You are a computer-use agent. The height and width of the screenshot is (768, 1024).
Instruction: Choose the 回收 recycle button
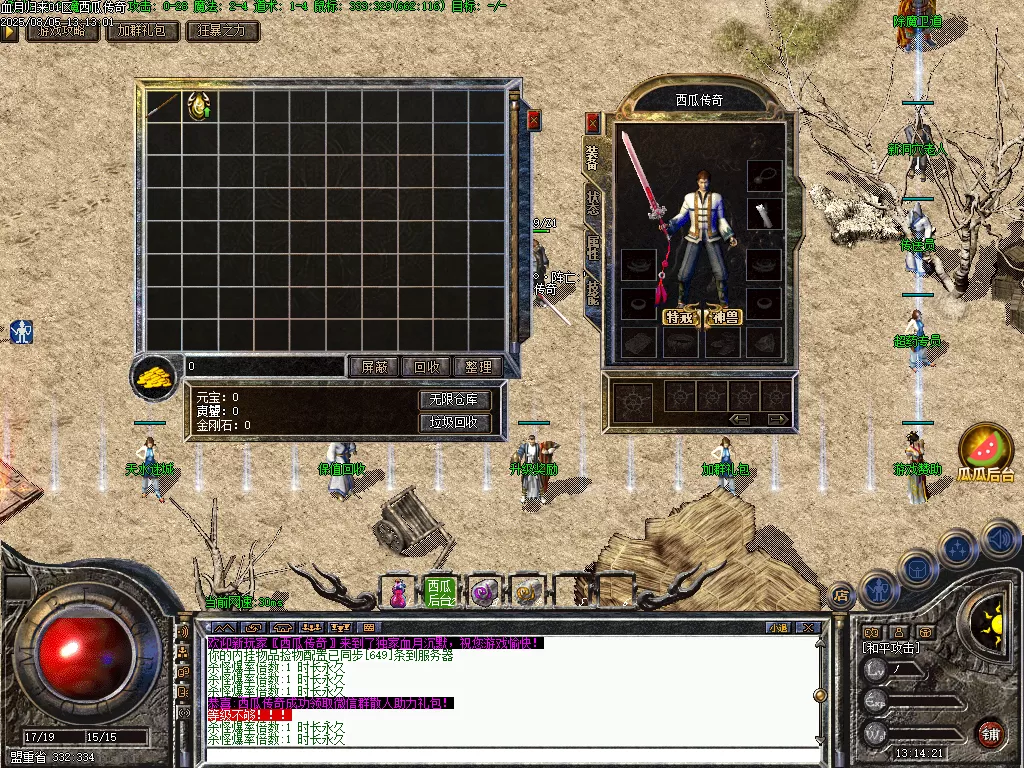pos(426,367)
